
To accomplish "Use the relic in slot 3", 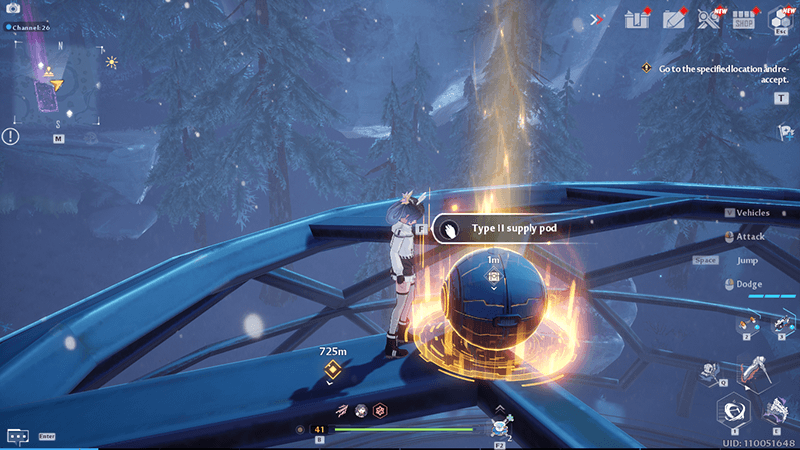I will pos(779,324).
